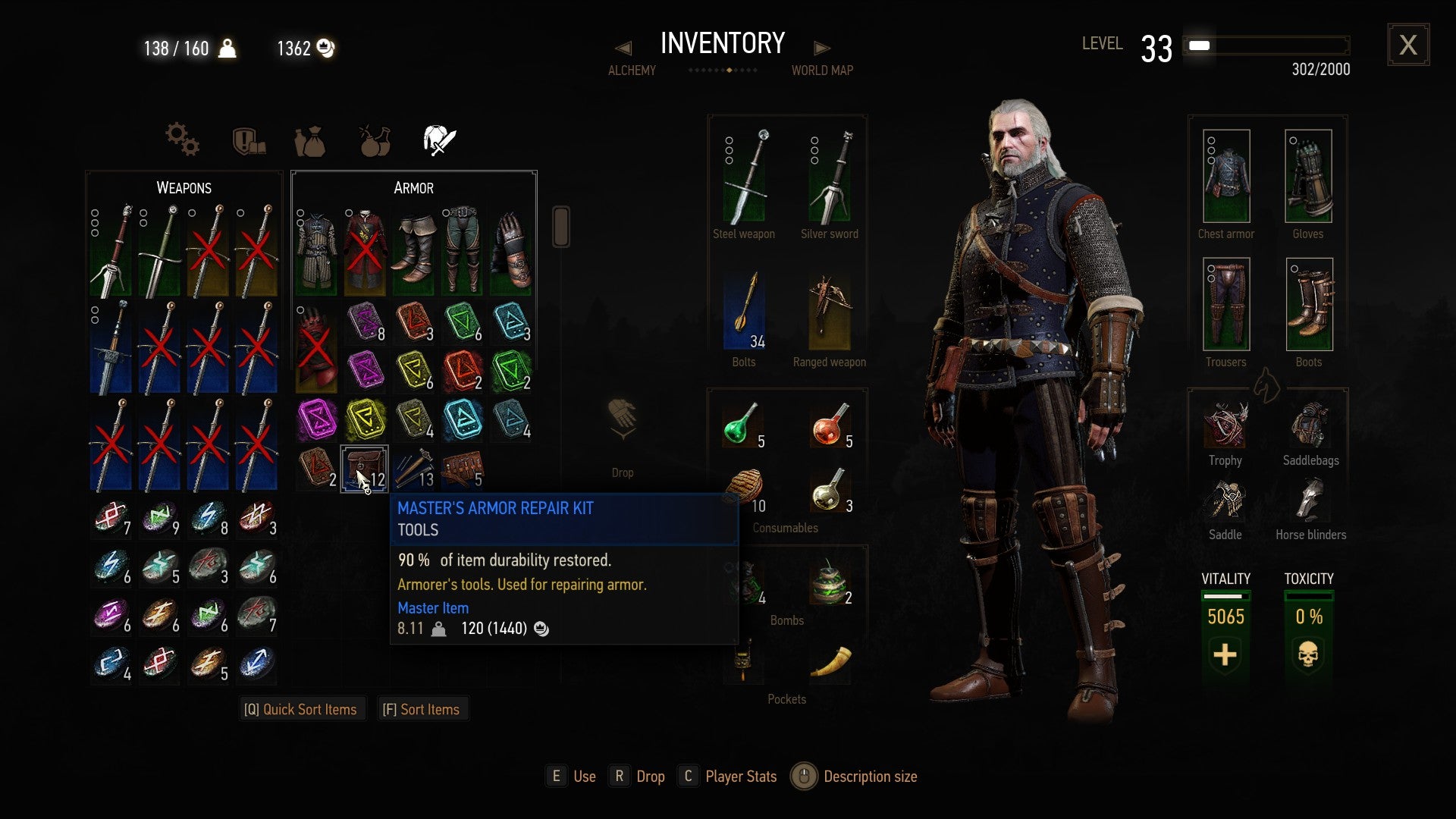Open the Trophy slot on Roach panel
Viewport: 1456px width, 819px height.
[1225, 428]
